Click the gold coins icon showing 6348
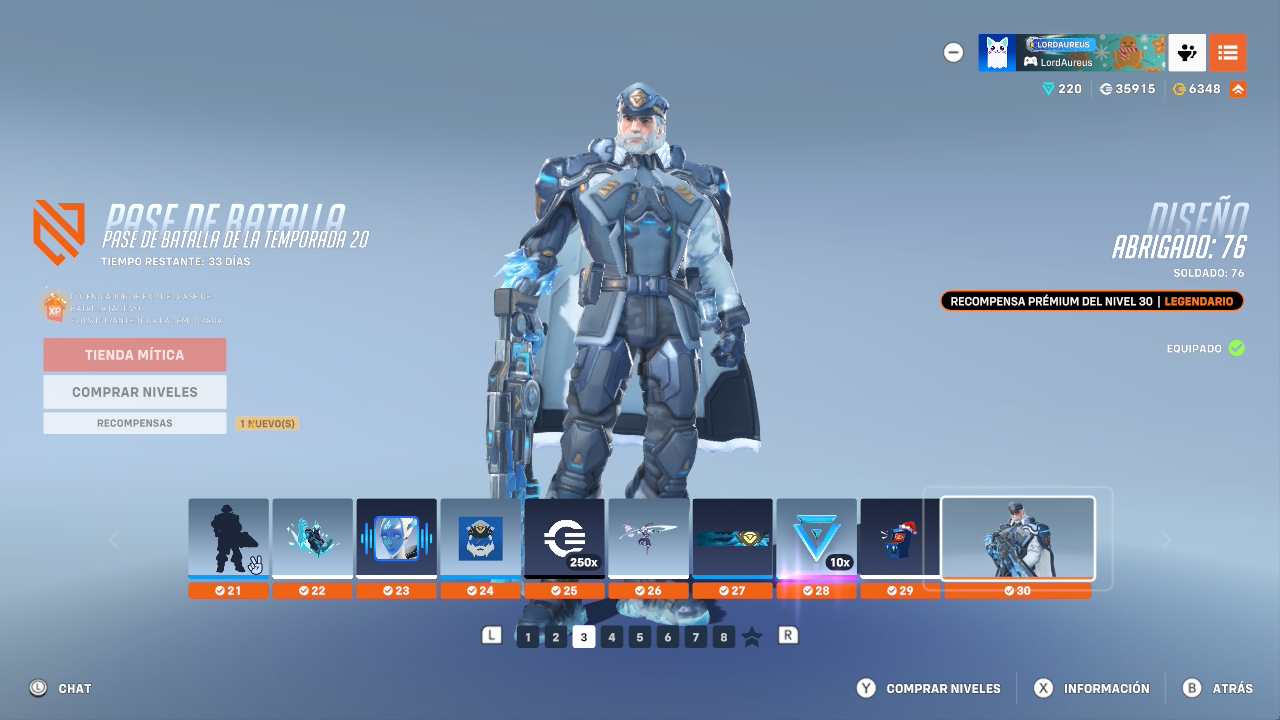 point(1177,88)
